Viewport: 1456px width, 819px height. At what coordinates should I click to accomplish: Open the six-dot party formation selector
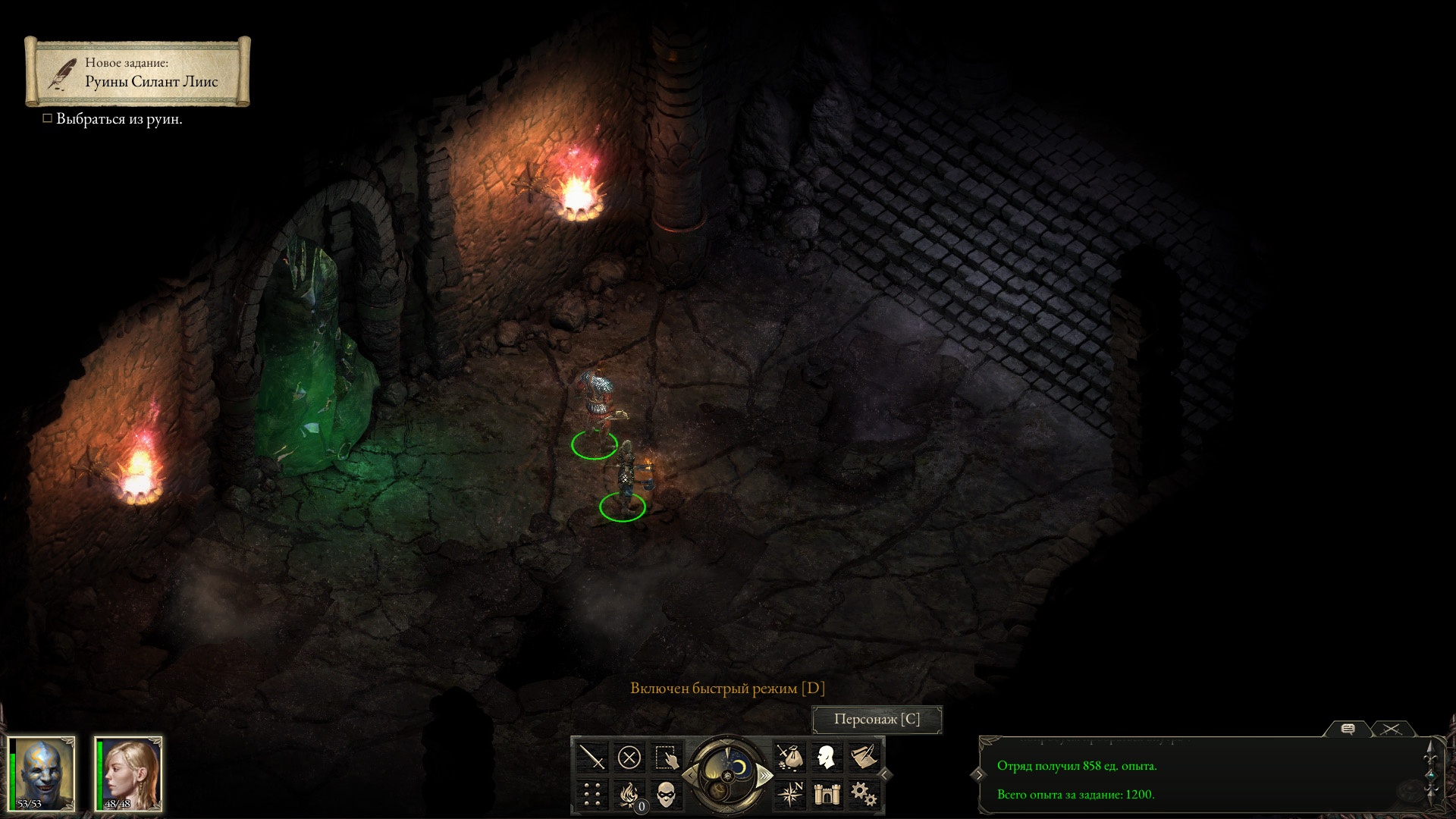[591, 794]
